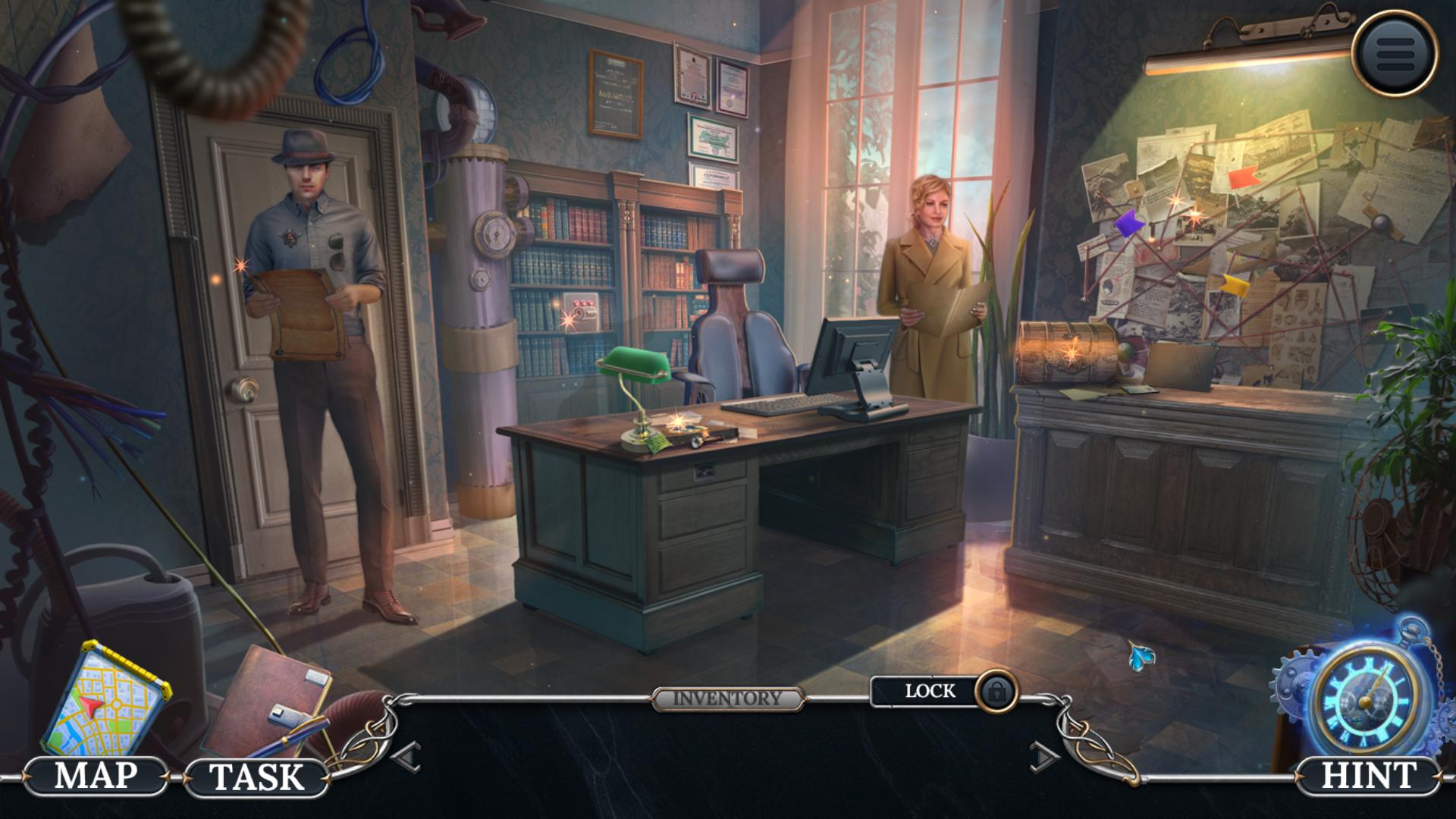Show previous inventory items with left arrow
The width and height of the screenshot is (1456, 819).
407,756
